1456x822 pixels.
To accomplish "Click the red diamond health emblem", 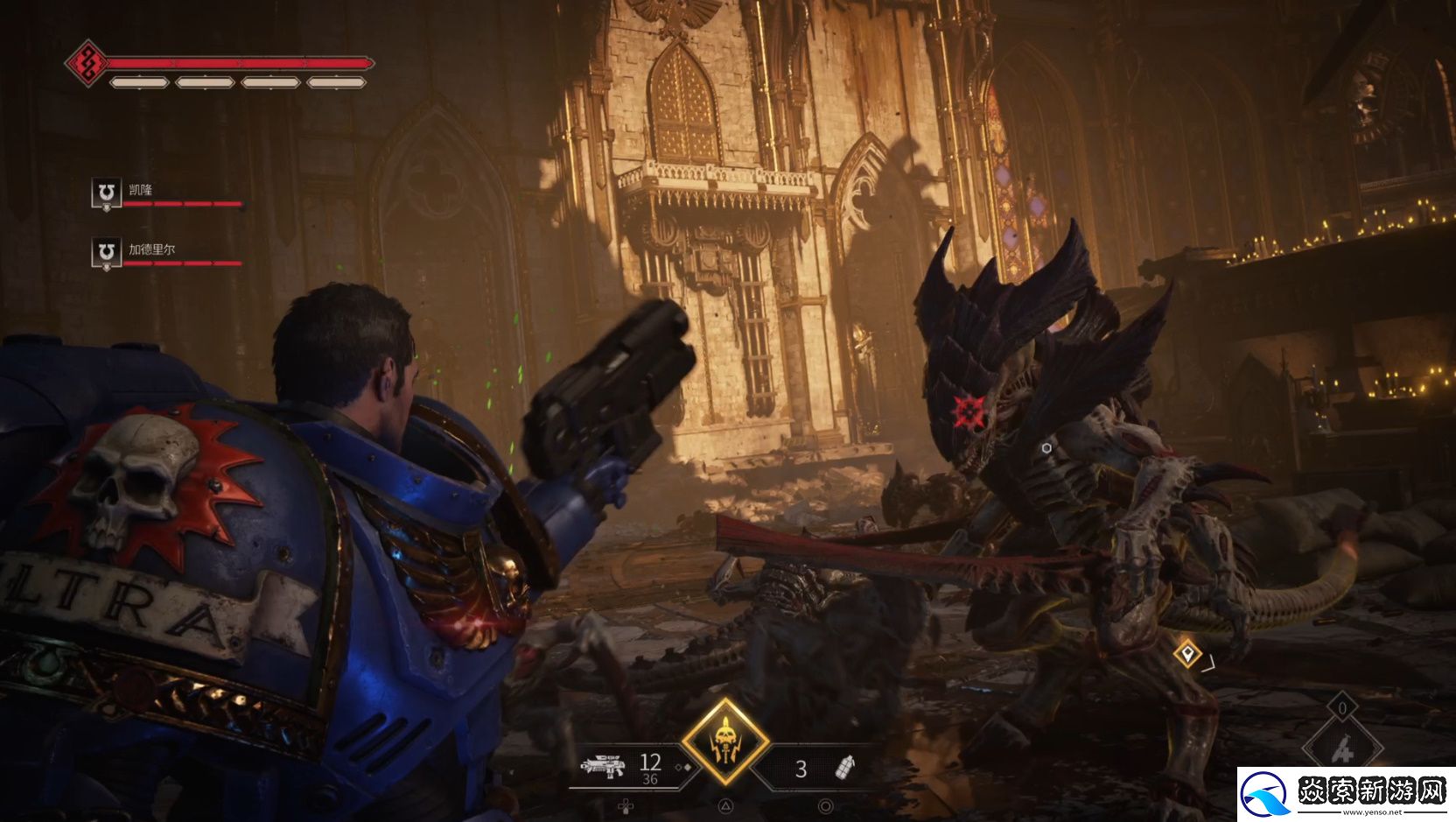I will pos(87,63).
